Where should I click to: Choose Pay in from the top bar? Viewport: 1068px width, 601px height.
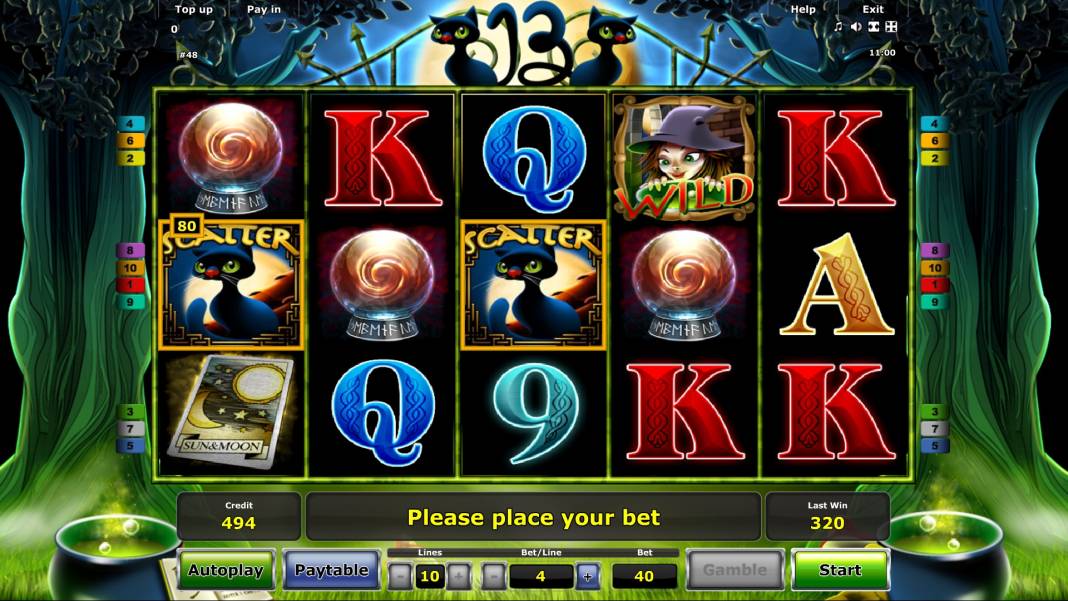pyautogui.click(x=264, y=9)
